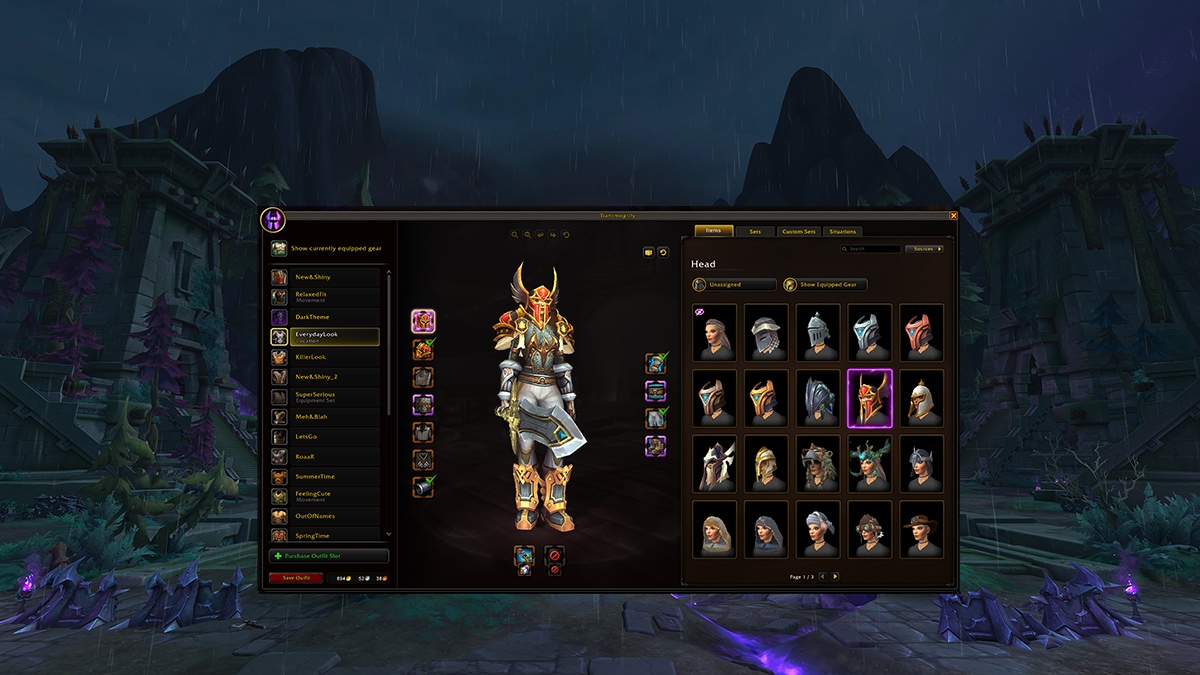Choose the cowboy hat appearance
1200x675 pixels.
[921, 529]
